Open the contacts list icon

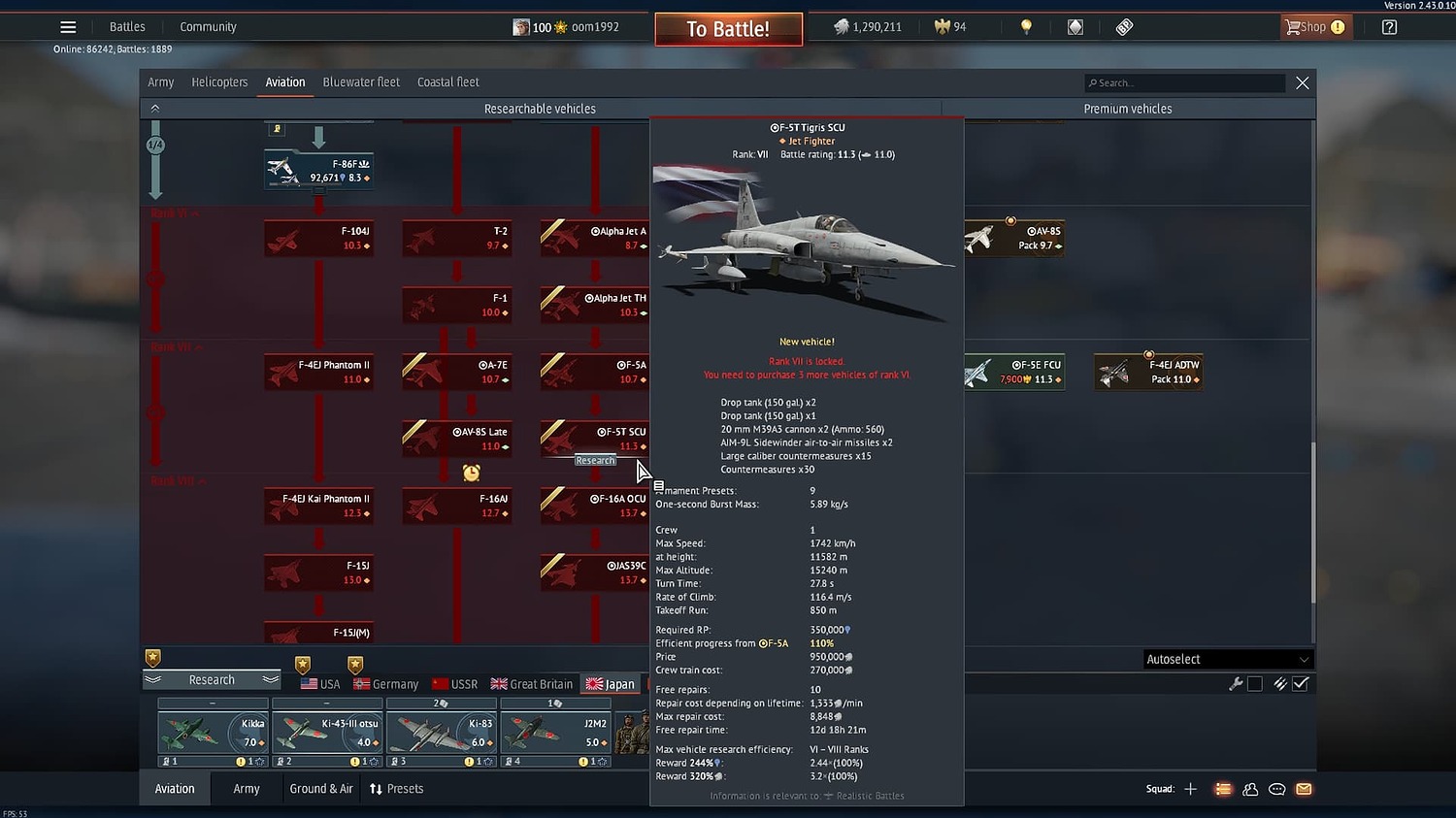click(x=1250, y=789)
